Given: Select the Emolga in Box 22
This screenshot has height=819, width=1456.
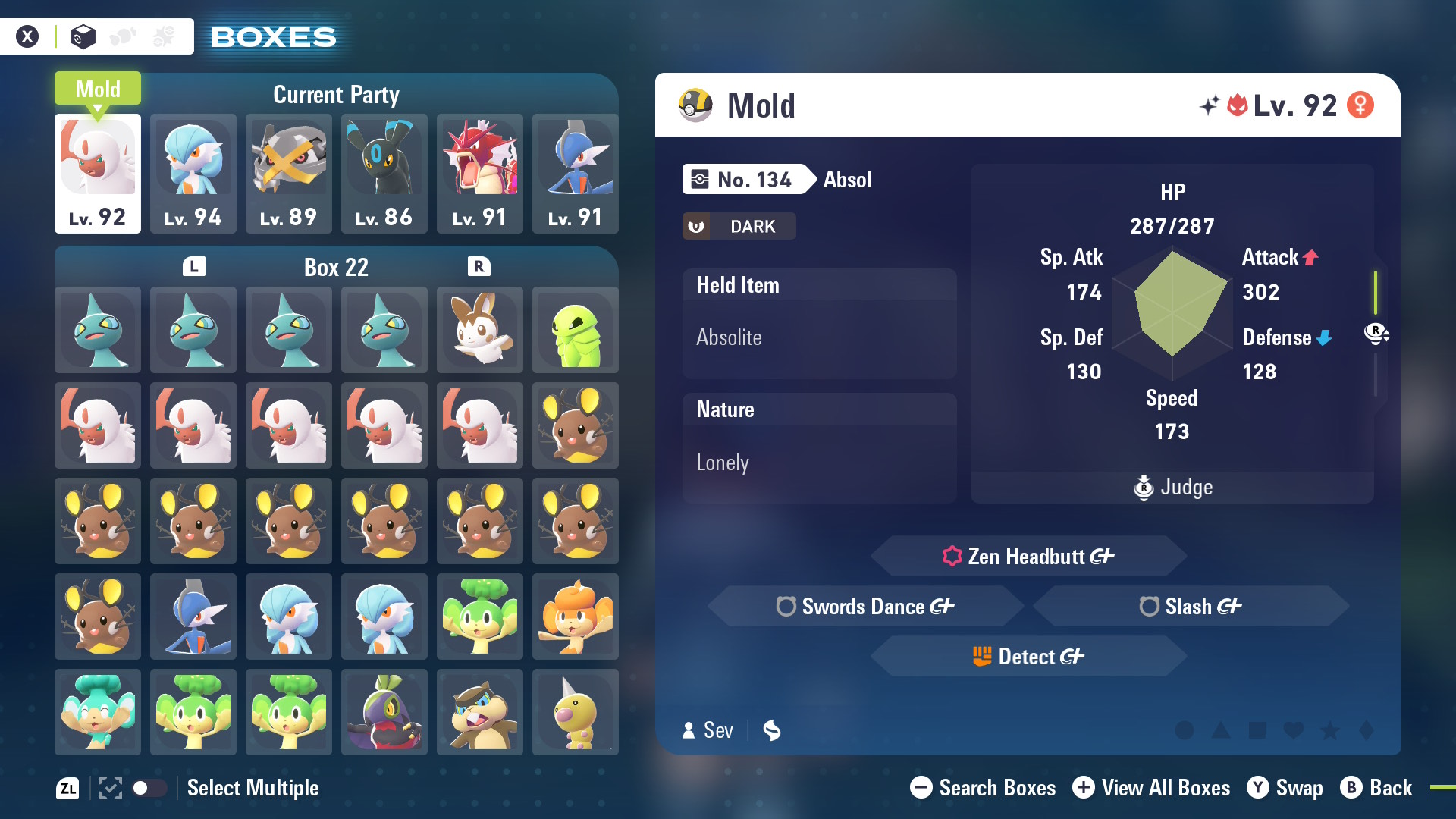Looking at the screenshot, I should coord(480,330).
